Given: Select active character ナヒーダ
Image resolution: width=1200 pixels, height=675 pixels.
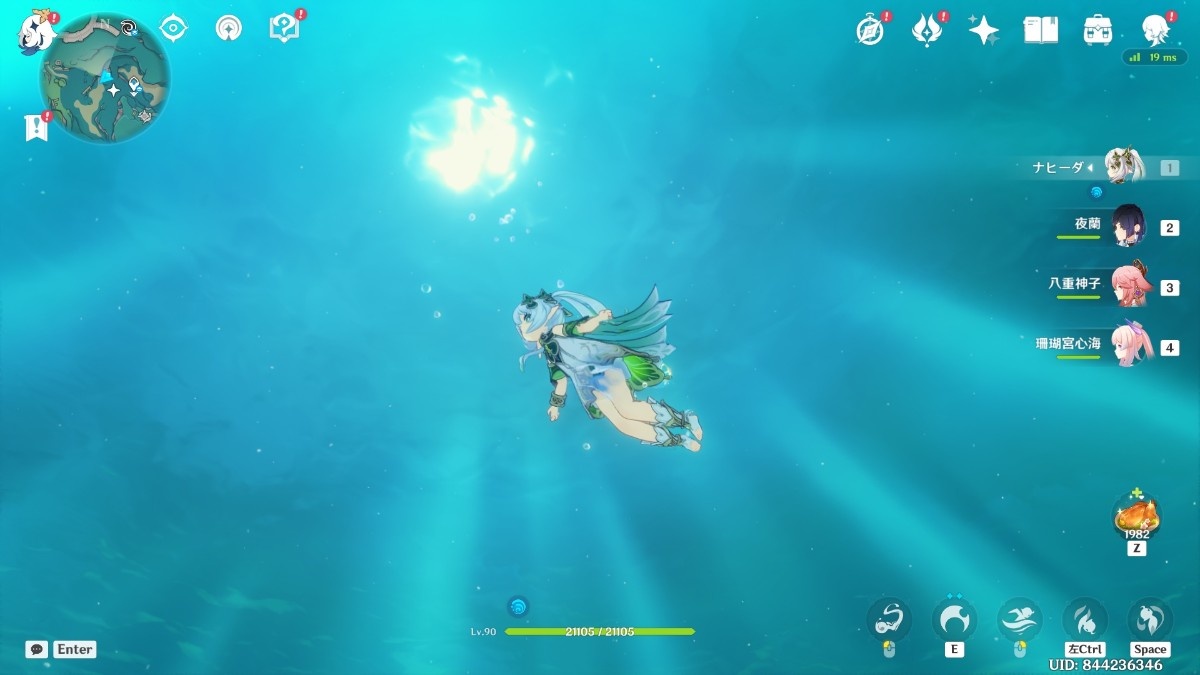Looking at the screenshot, I should pos(1124,167).
